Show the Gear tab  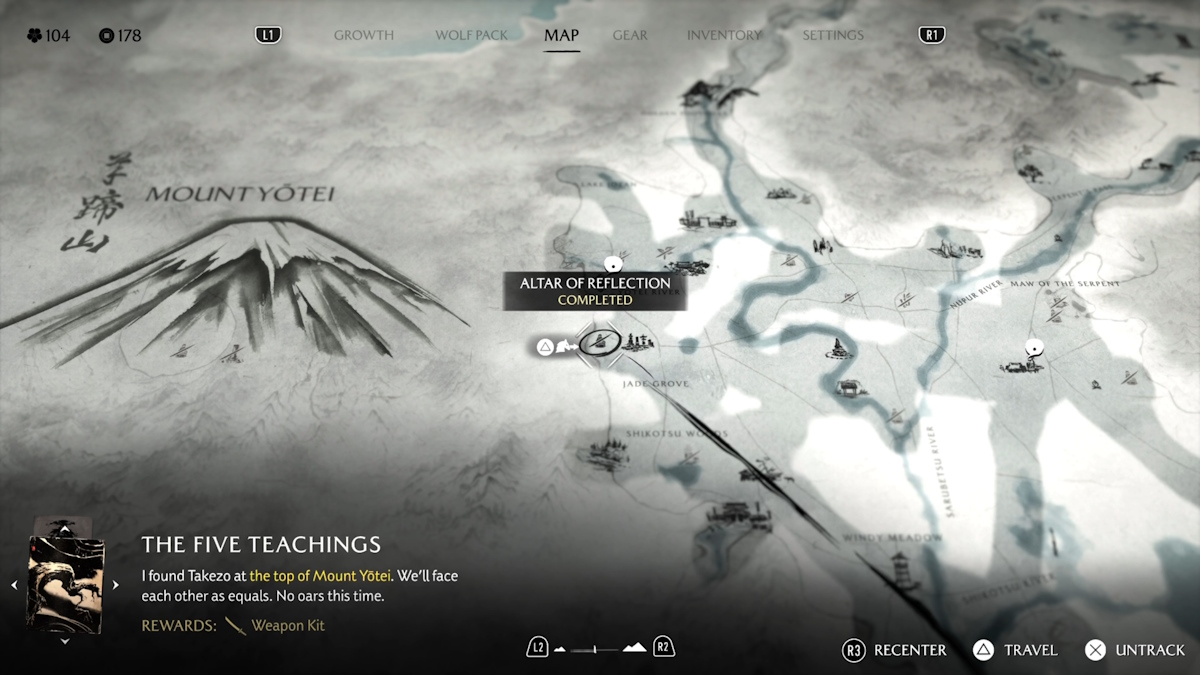tap(630, 35)
